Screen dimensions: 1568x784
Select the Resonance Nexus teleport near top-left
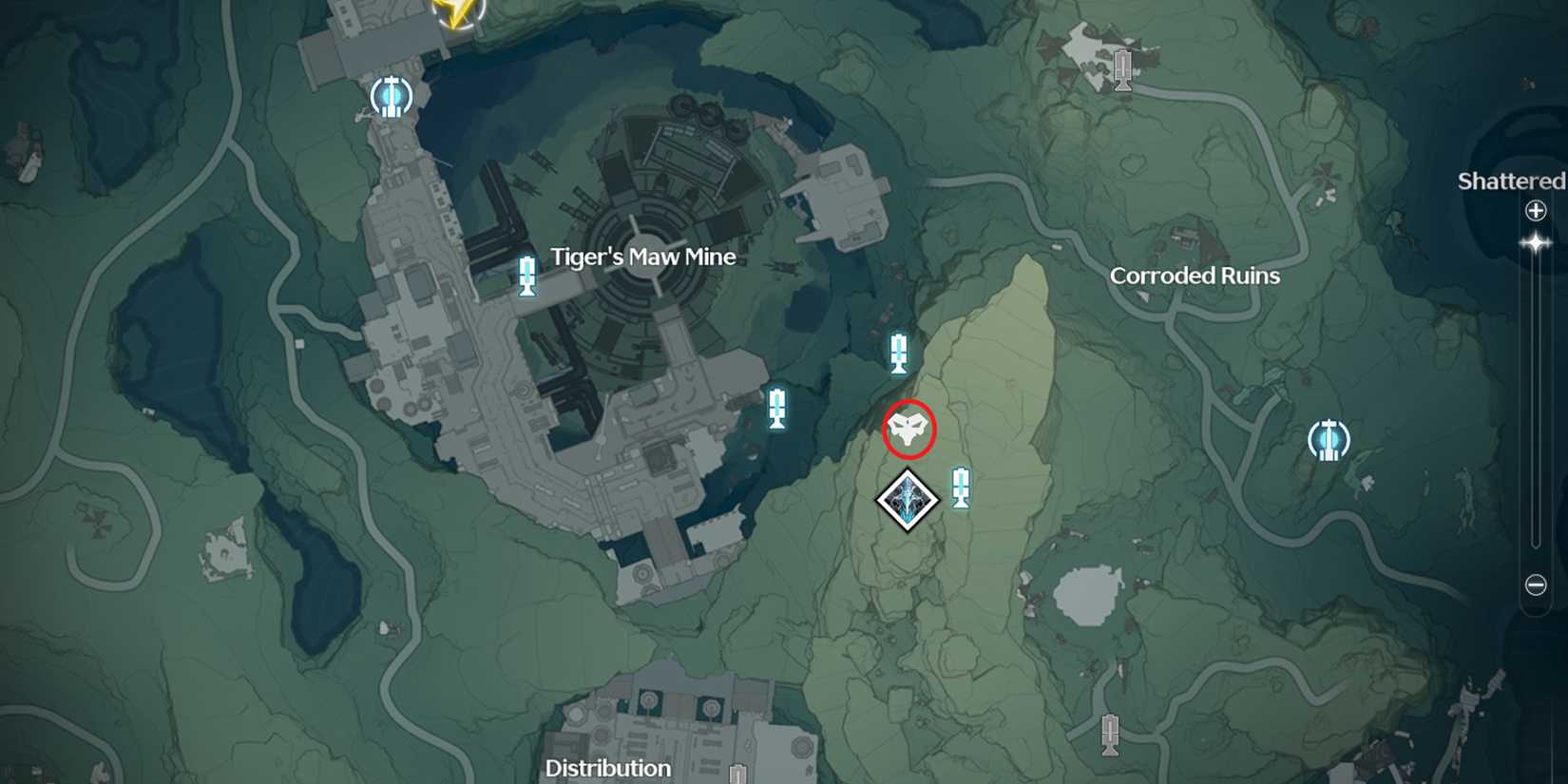(390, 97)
